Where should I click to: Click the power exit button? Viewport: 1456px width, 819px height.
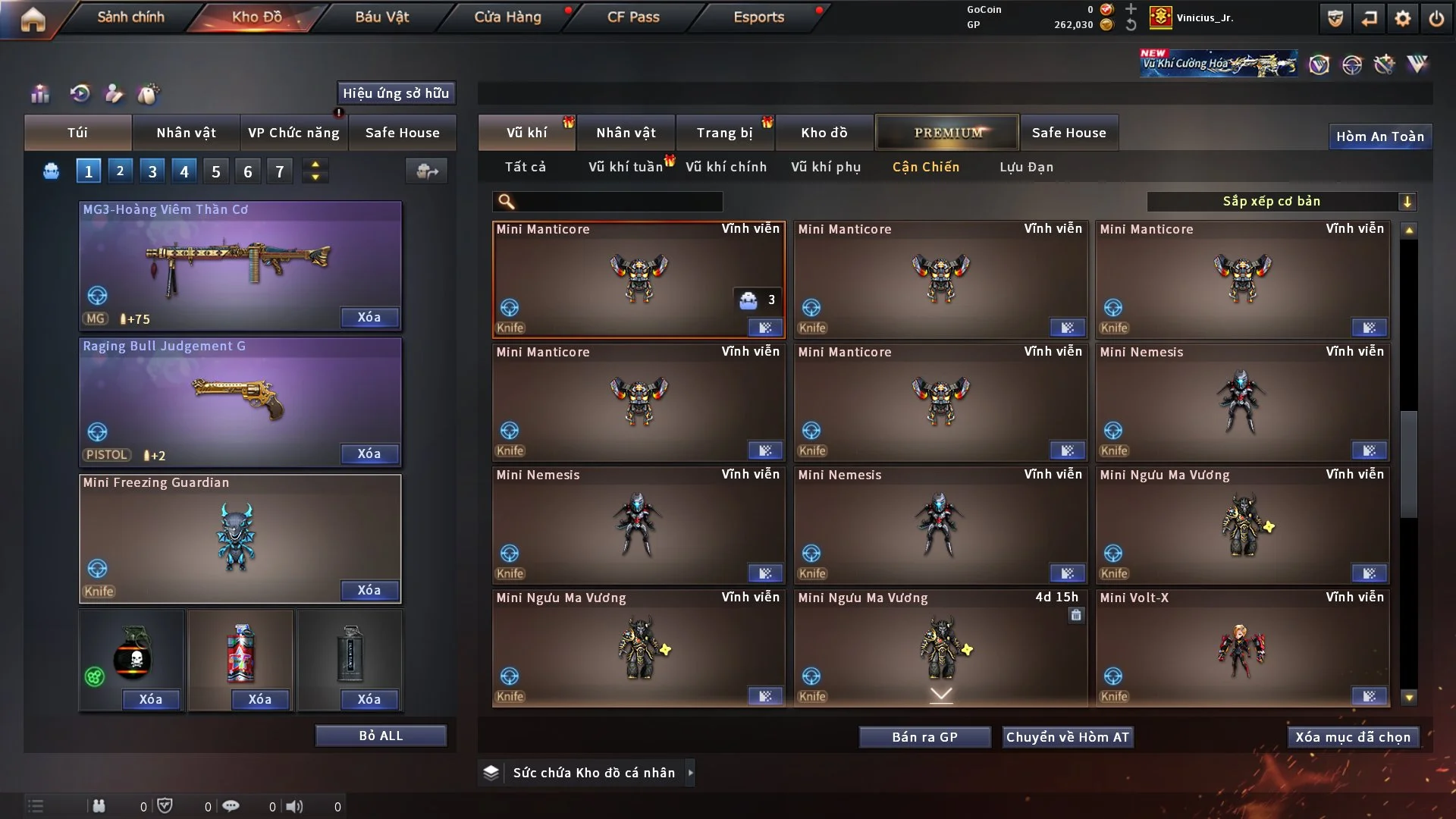pyautogui.click(x=1436, y=19)
